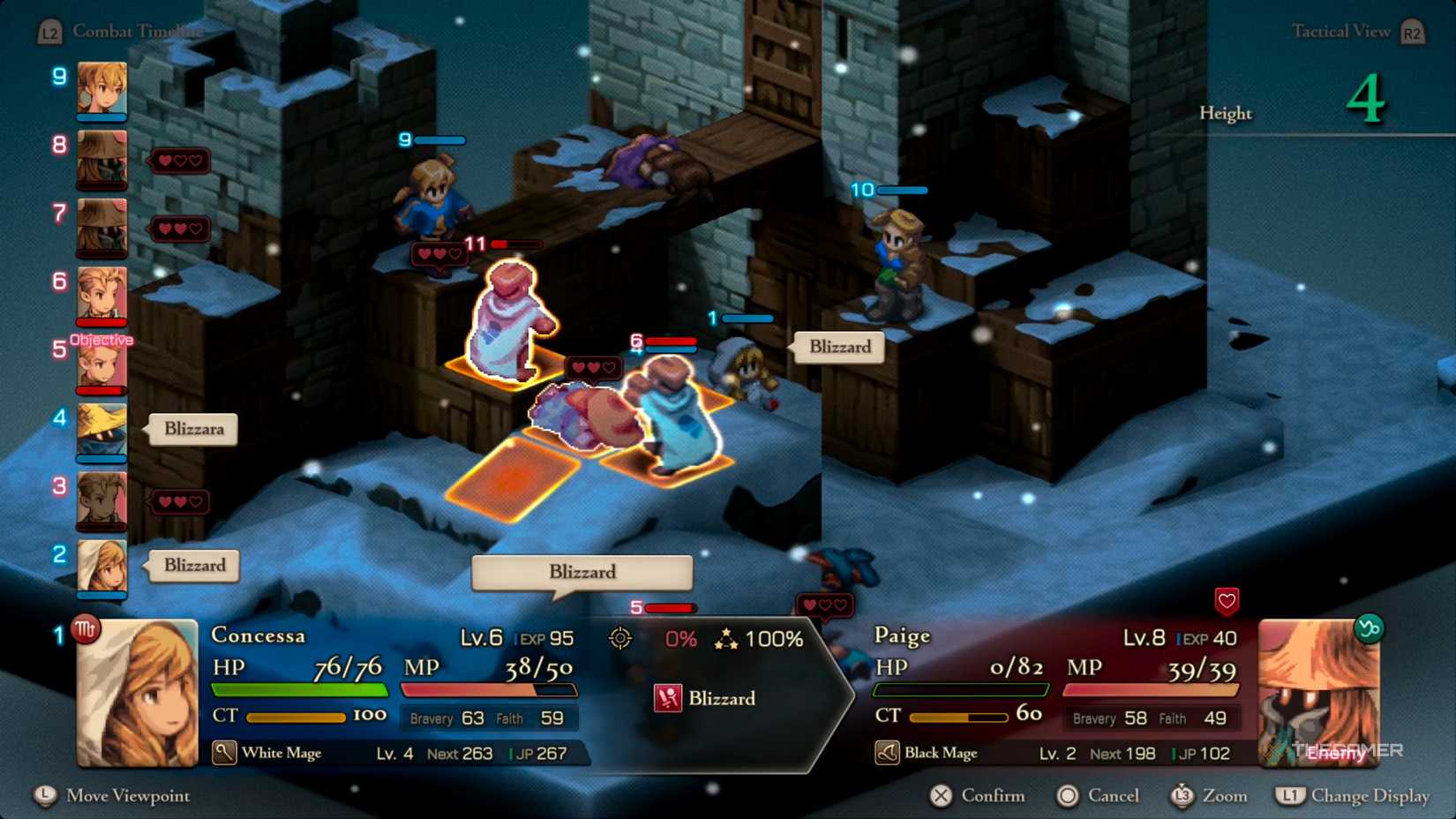
Task: Toggle the hearts marker under enemy 11's health bar
Action: tap(439, 253)
